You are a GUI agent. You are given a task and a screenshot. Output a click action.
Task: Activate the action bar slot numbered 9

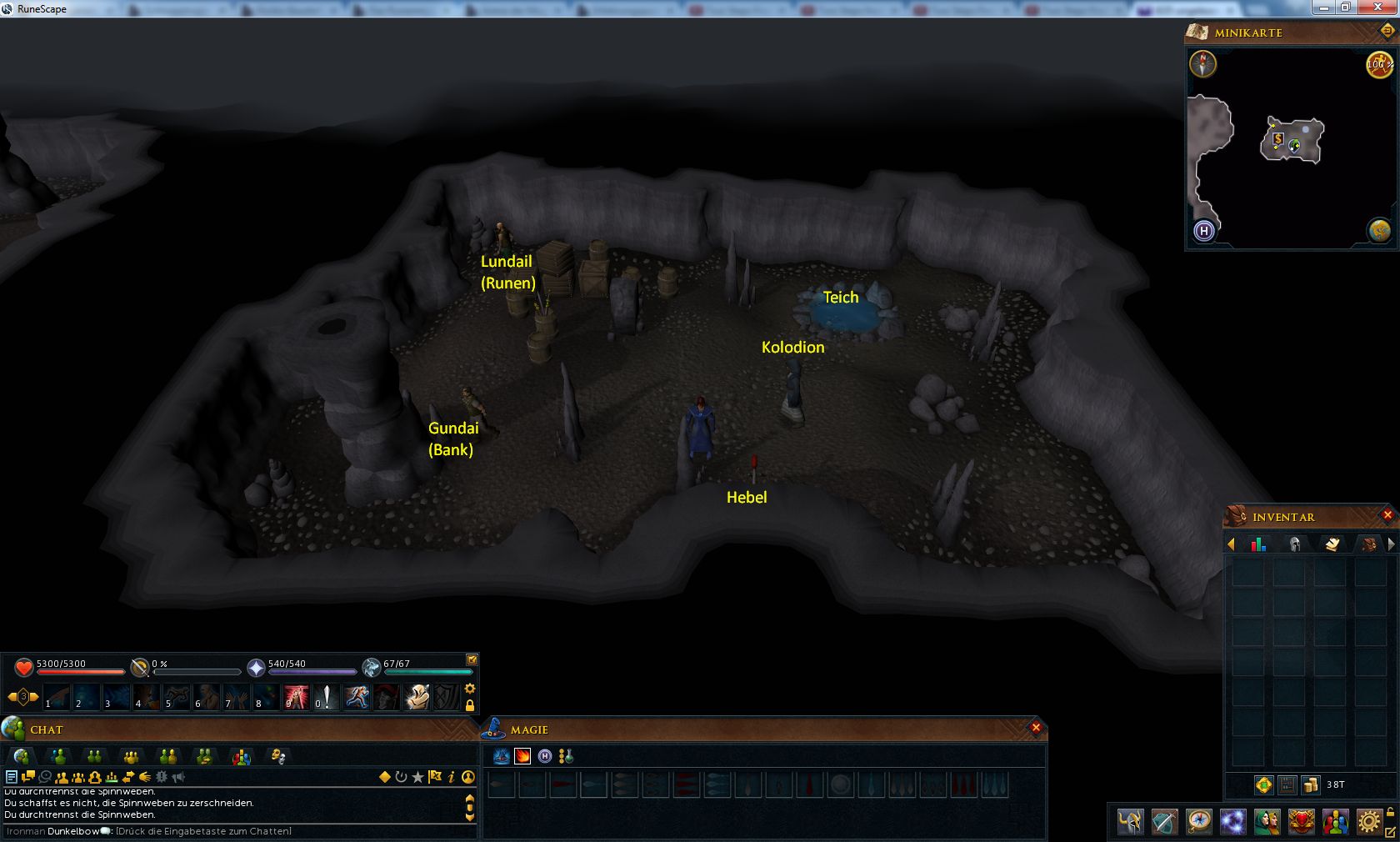pyautogui.click(x=296, y=697)
